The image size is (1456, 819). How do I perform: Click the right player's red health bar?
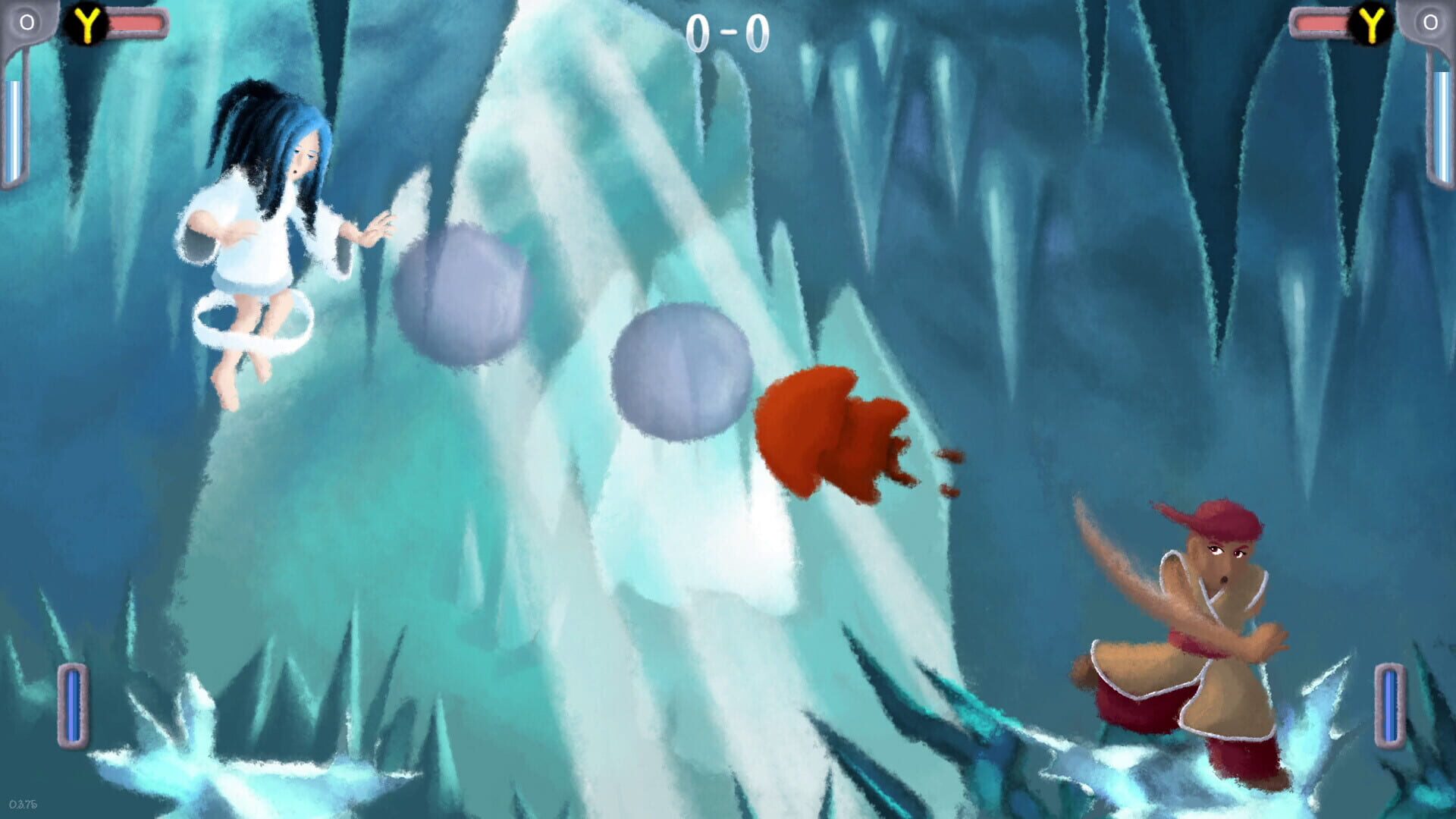(1323, 21)
